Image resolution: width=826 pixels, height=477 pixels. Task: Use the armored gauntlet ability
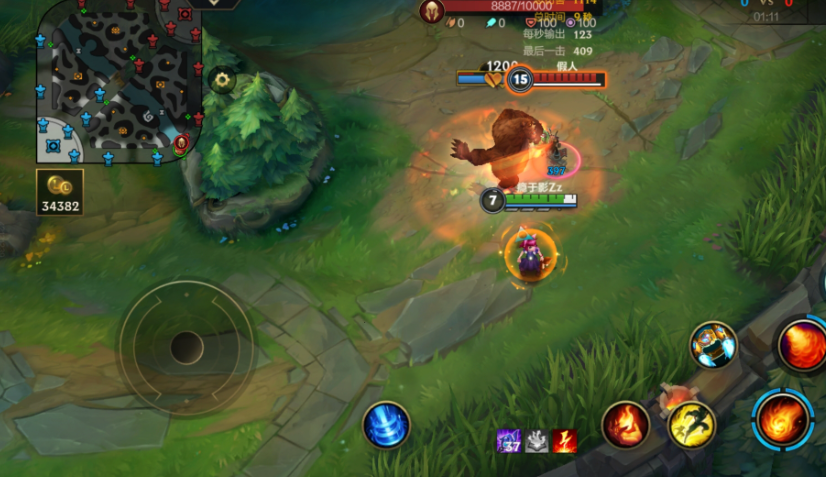point(713,345)
